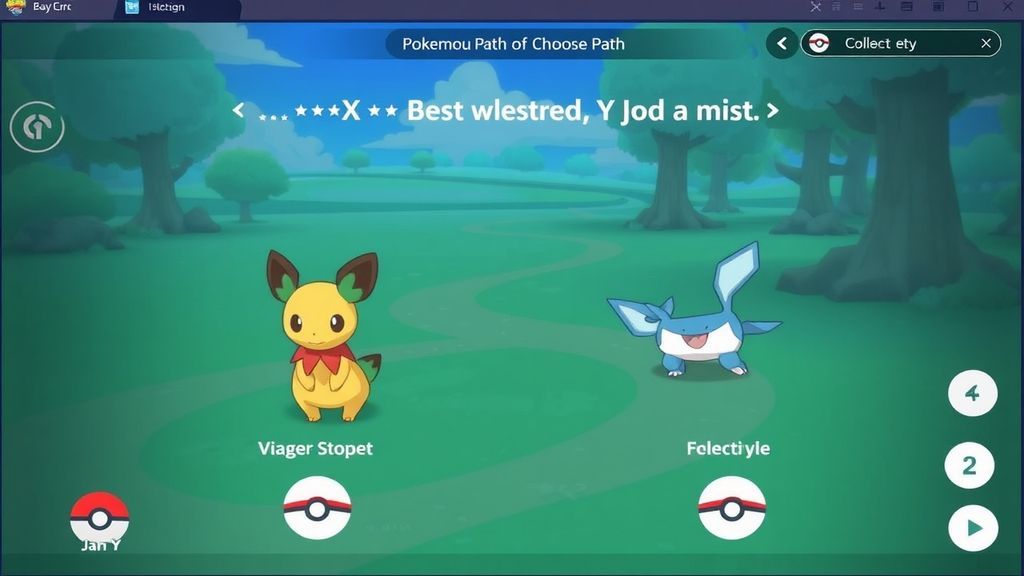Show the next message with the right chevron

pyautogui.click(x=772, y=110)
